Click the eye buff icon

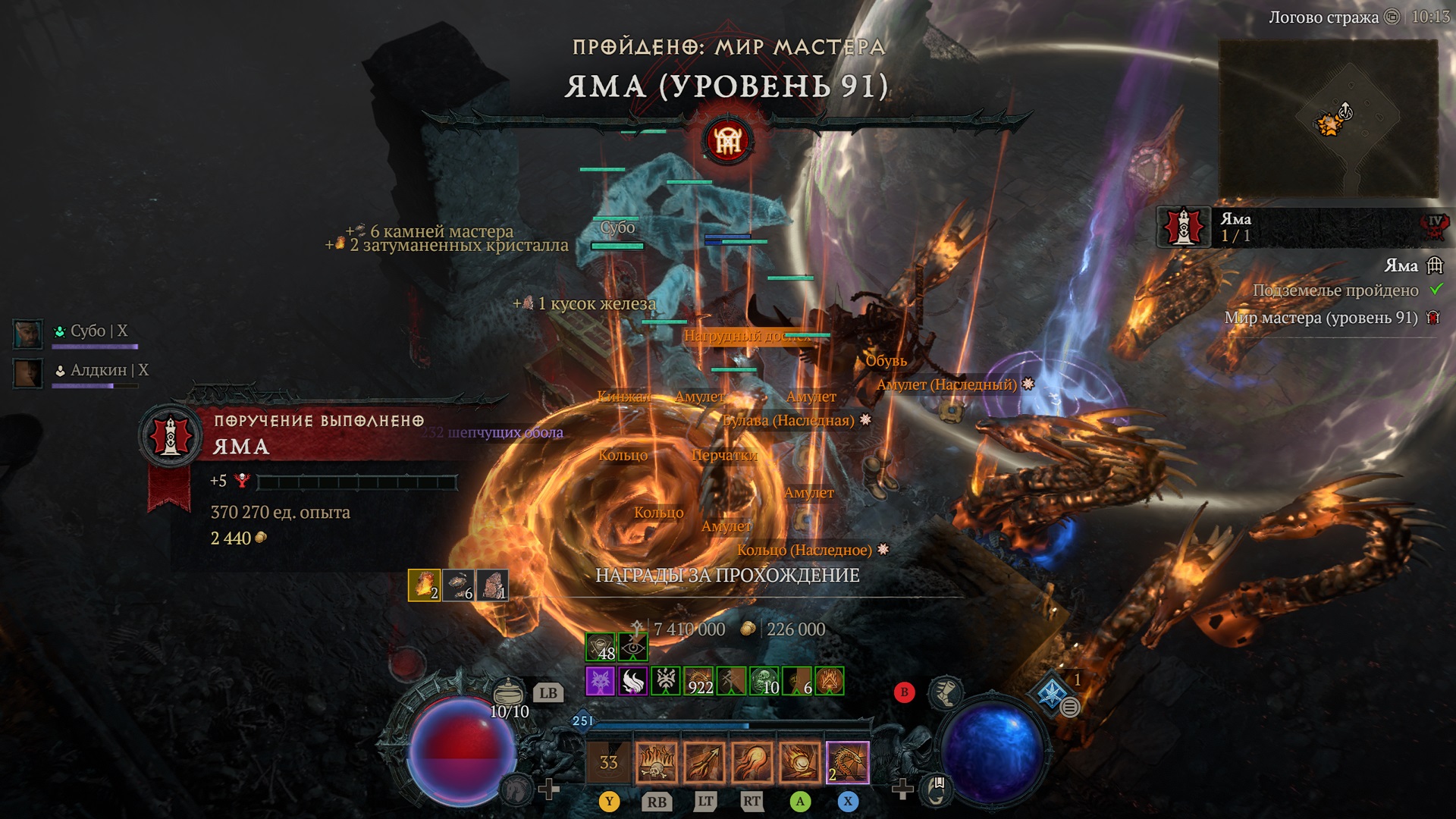pyautogui.click(x=632, y=647)
